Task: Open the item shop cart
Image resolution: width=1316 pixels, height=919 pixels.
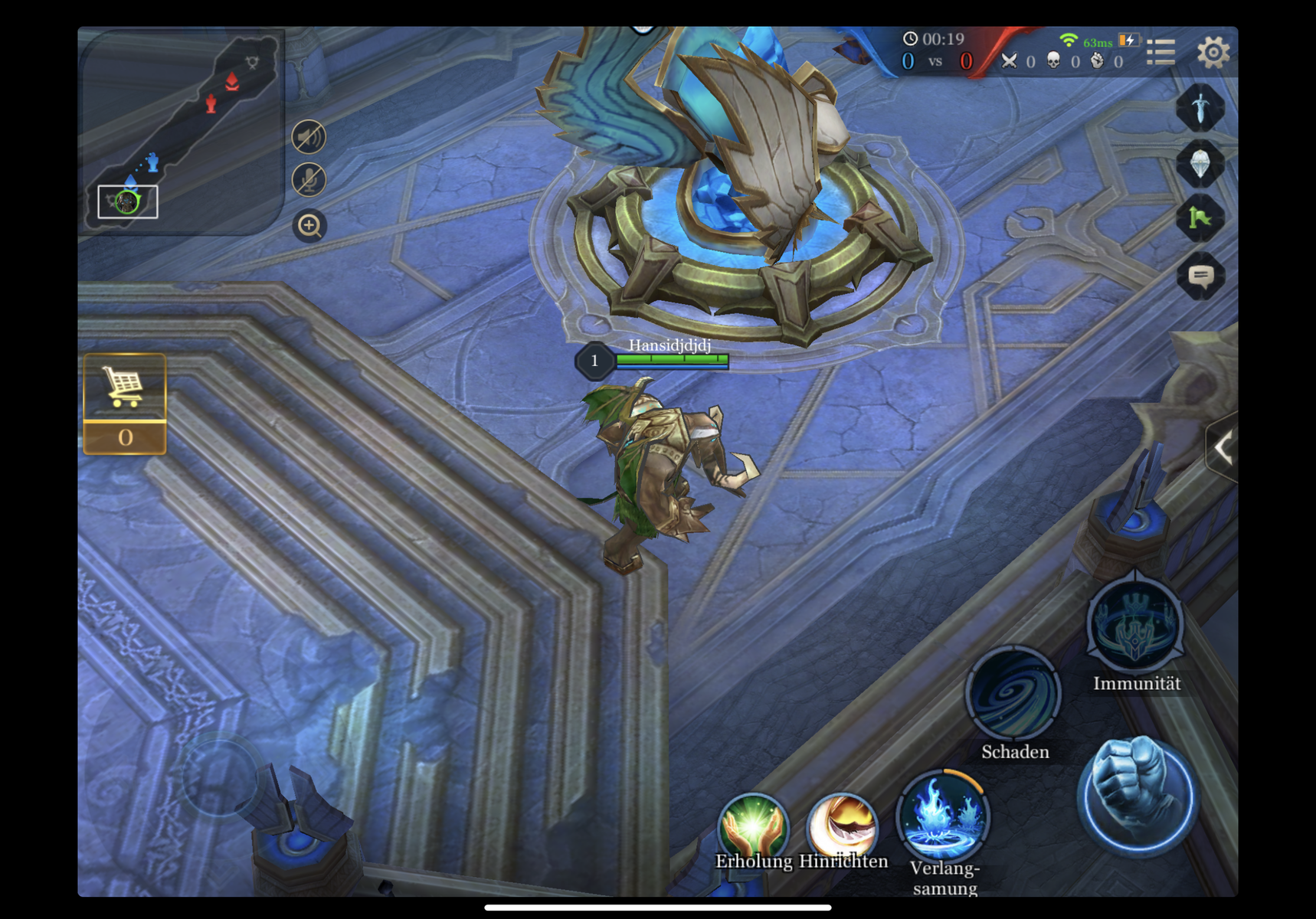Action: click(125, 388)
